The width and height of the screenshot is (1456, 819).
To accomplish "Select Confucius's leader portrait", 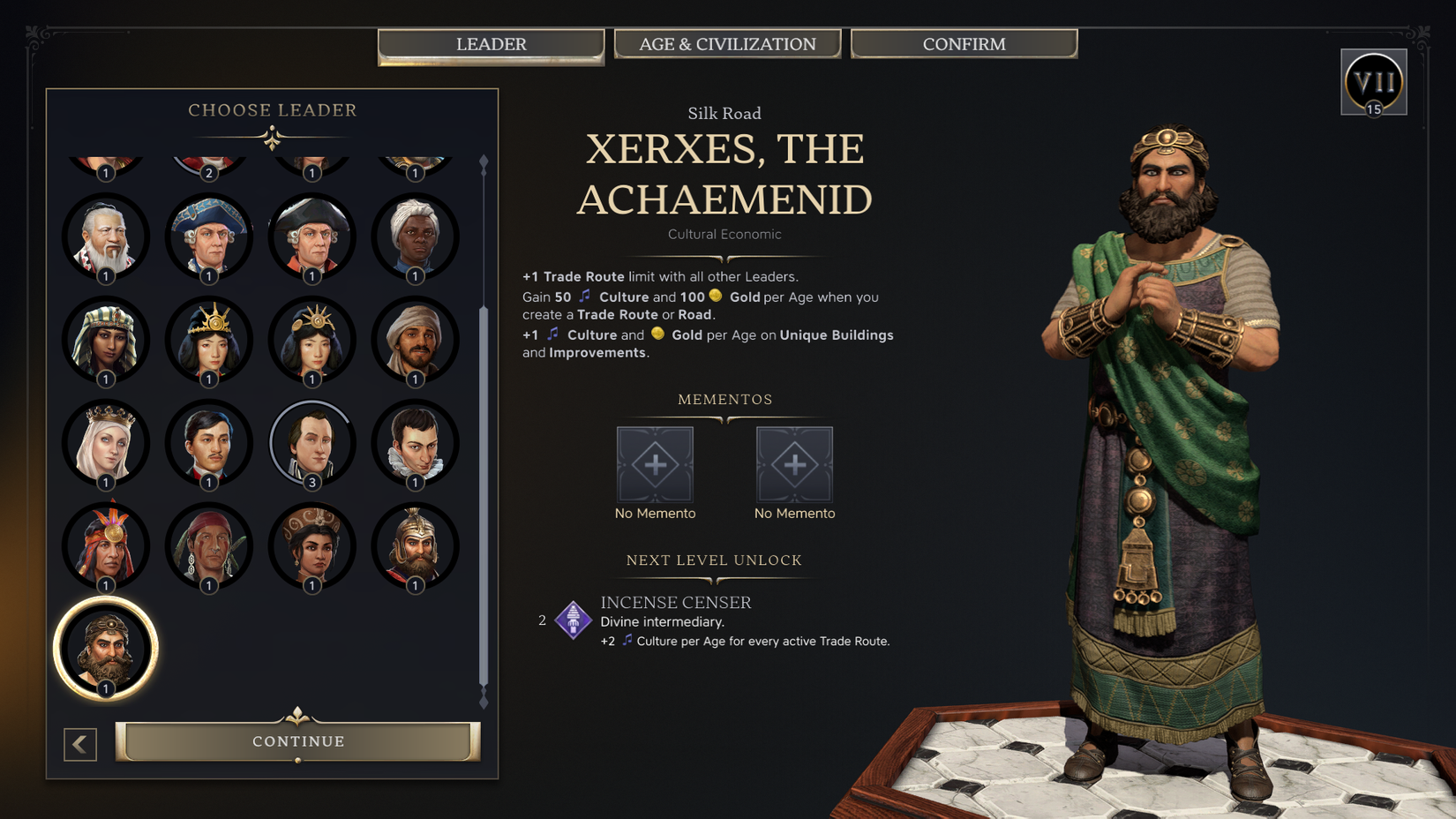I will tap(106, 236).
